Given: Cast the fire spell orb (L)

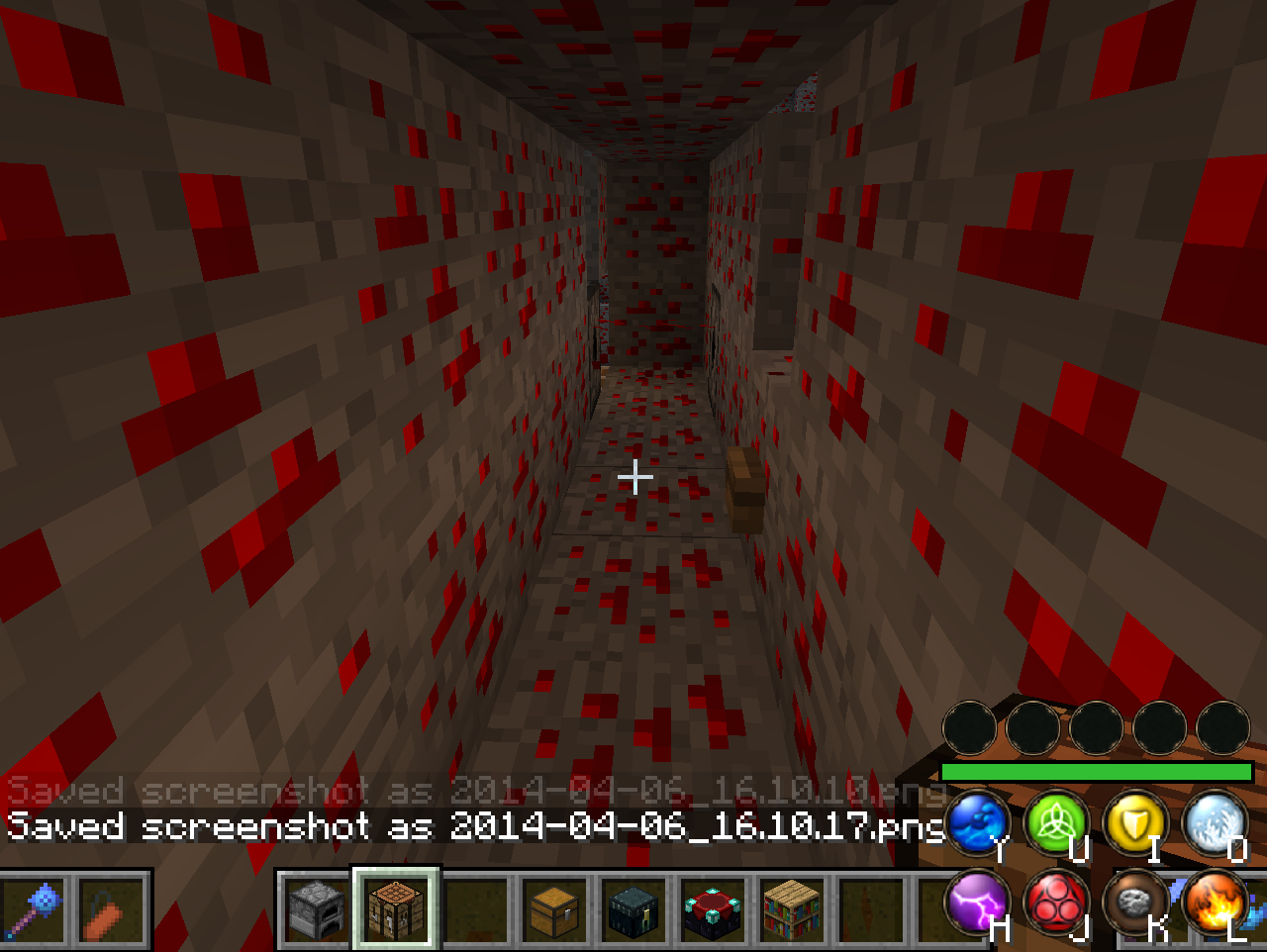Looking at the screenshot, I should pos(1216,904).
